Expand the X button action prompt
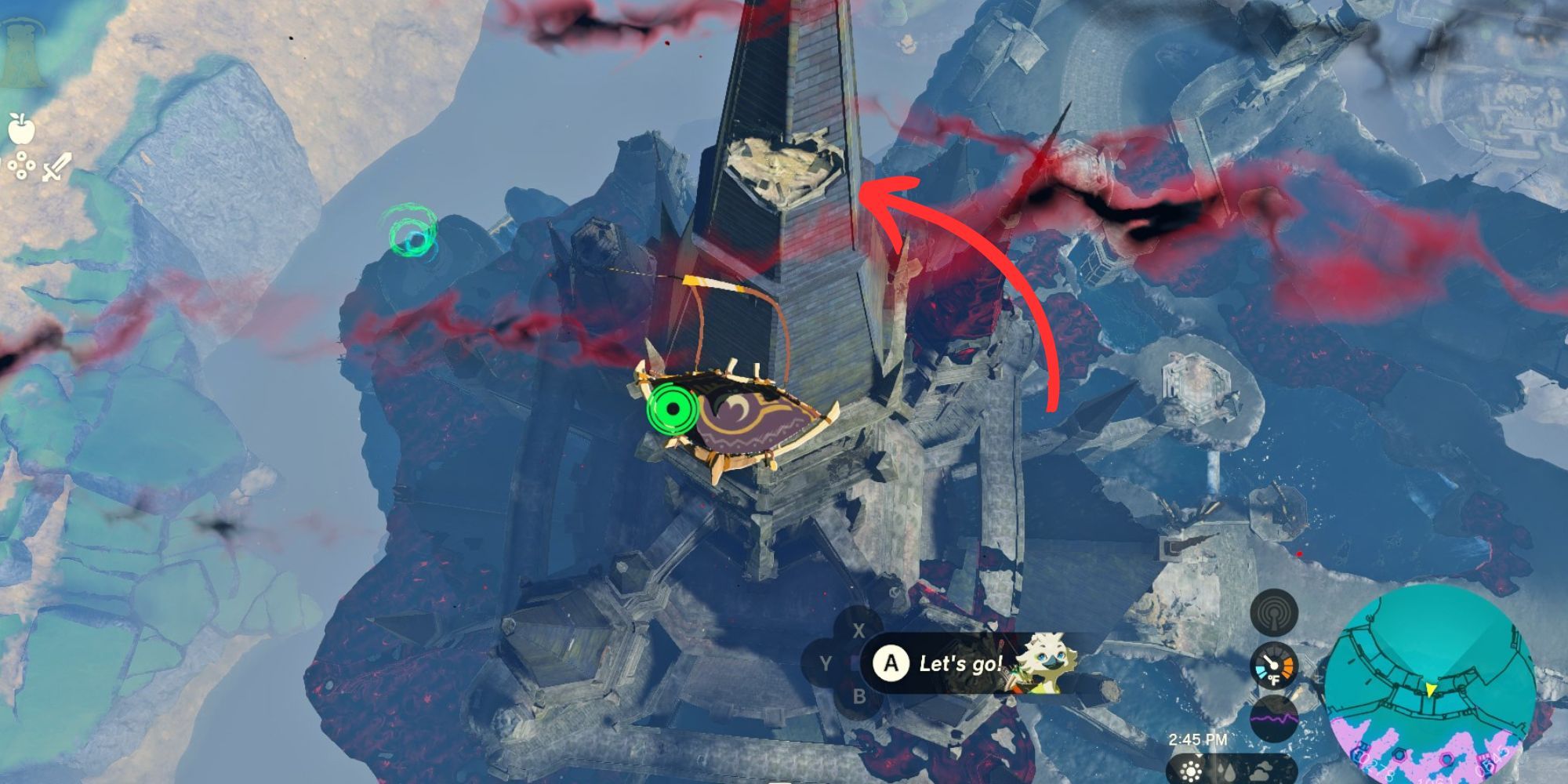Viewport: 1568px width, 784px height. pos(859,630)
